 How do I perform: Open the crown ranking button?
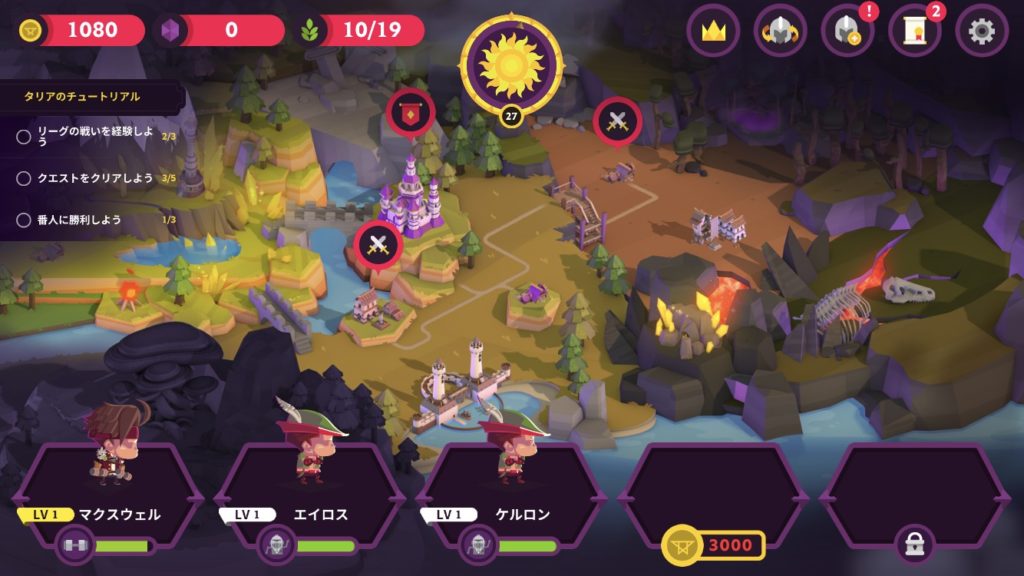(713, 31)
